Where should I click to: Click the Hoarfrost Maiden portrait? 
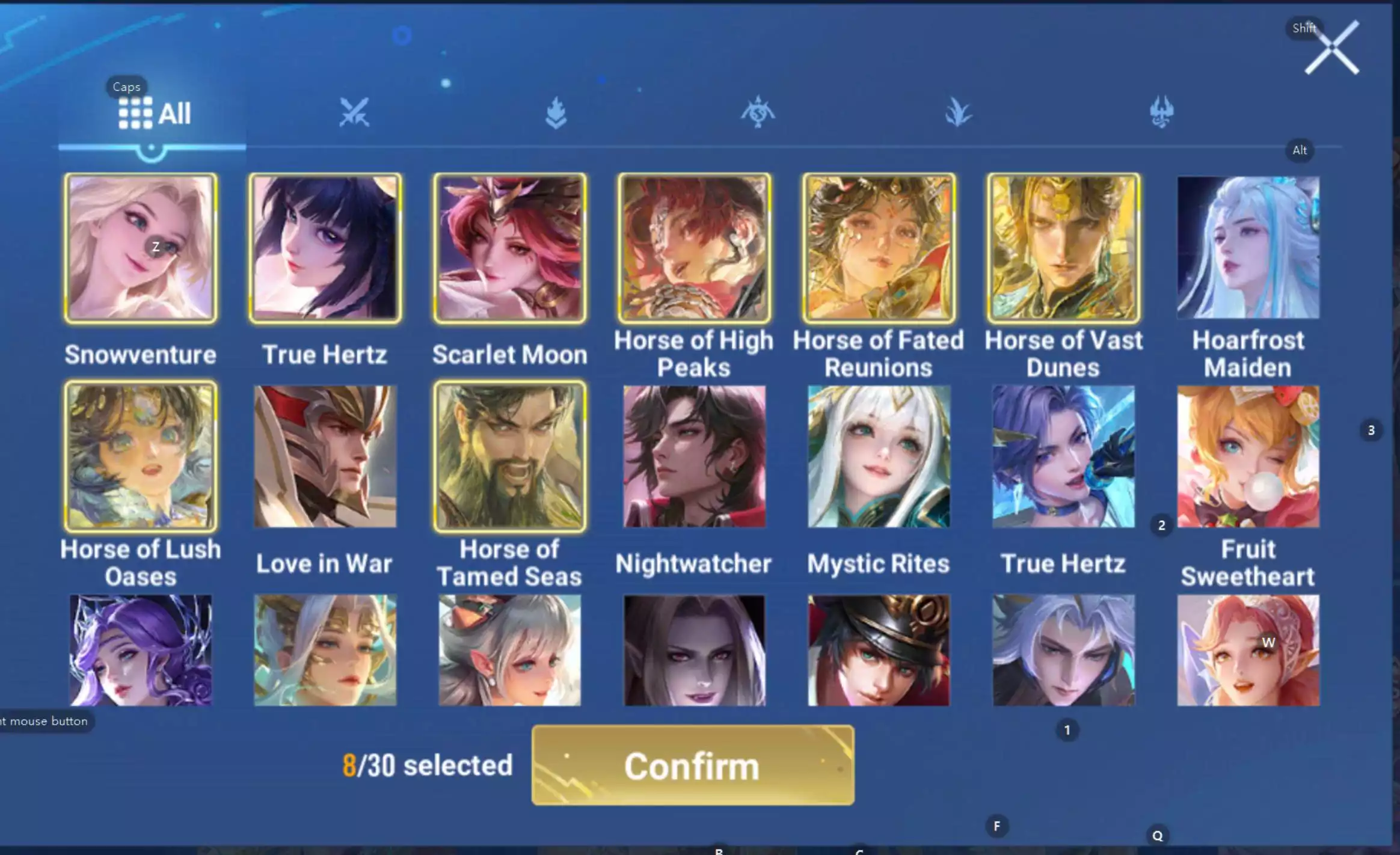click(1248, 247)
